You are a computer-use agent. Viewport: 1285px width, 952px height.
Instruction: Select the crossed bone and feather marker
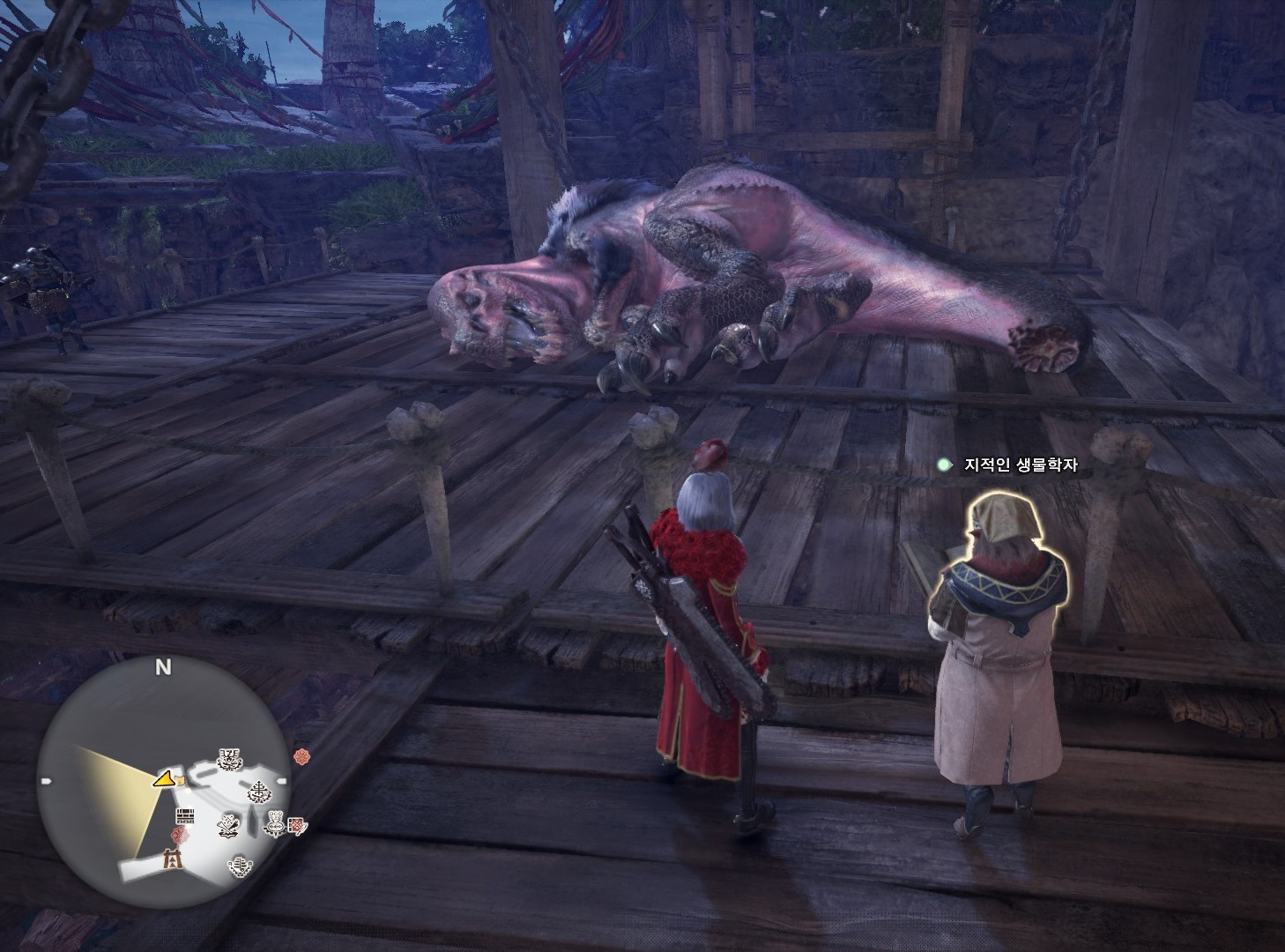(x=229, y=824)
